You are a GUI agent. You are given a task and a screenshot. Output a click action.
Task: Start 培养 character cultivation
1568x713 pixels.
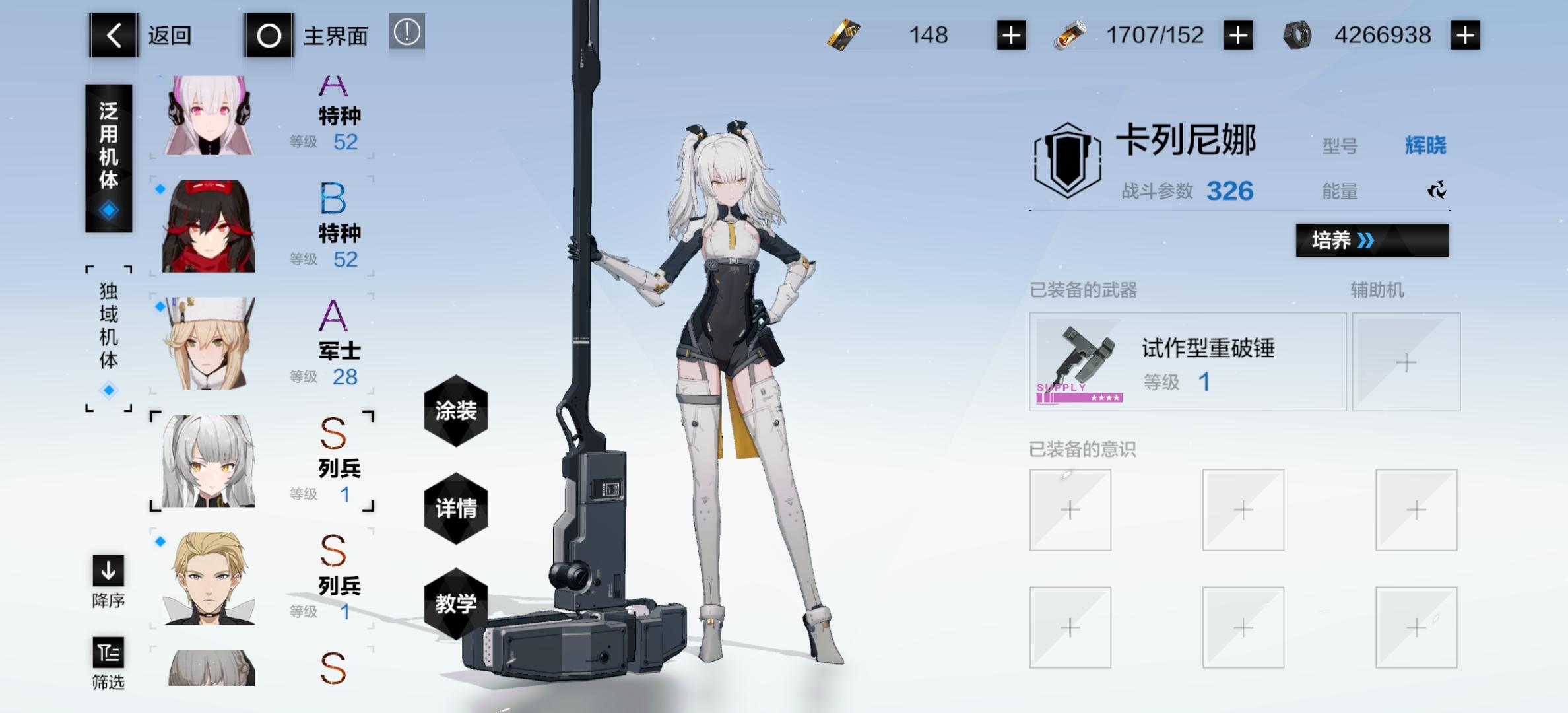[1371, 241]
